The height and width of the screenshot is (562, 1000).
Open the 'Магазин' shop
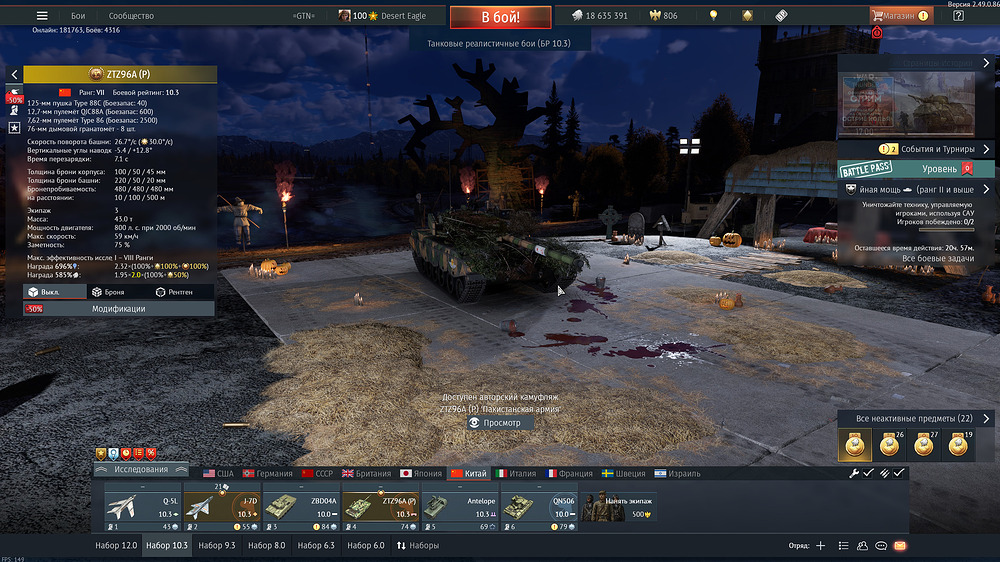[900, 16]
